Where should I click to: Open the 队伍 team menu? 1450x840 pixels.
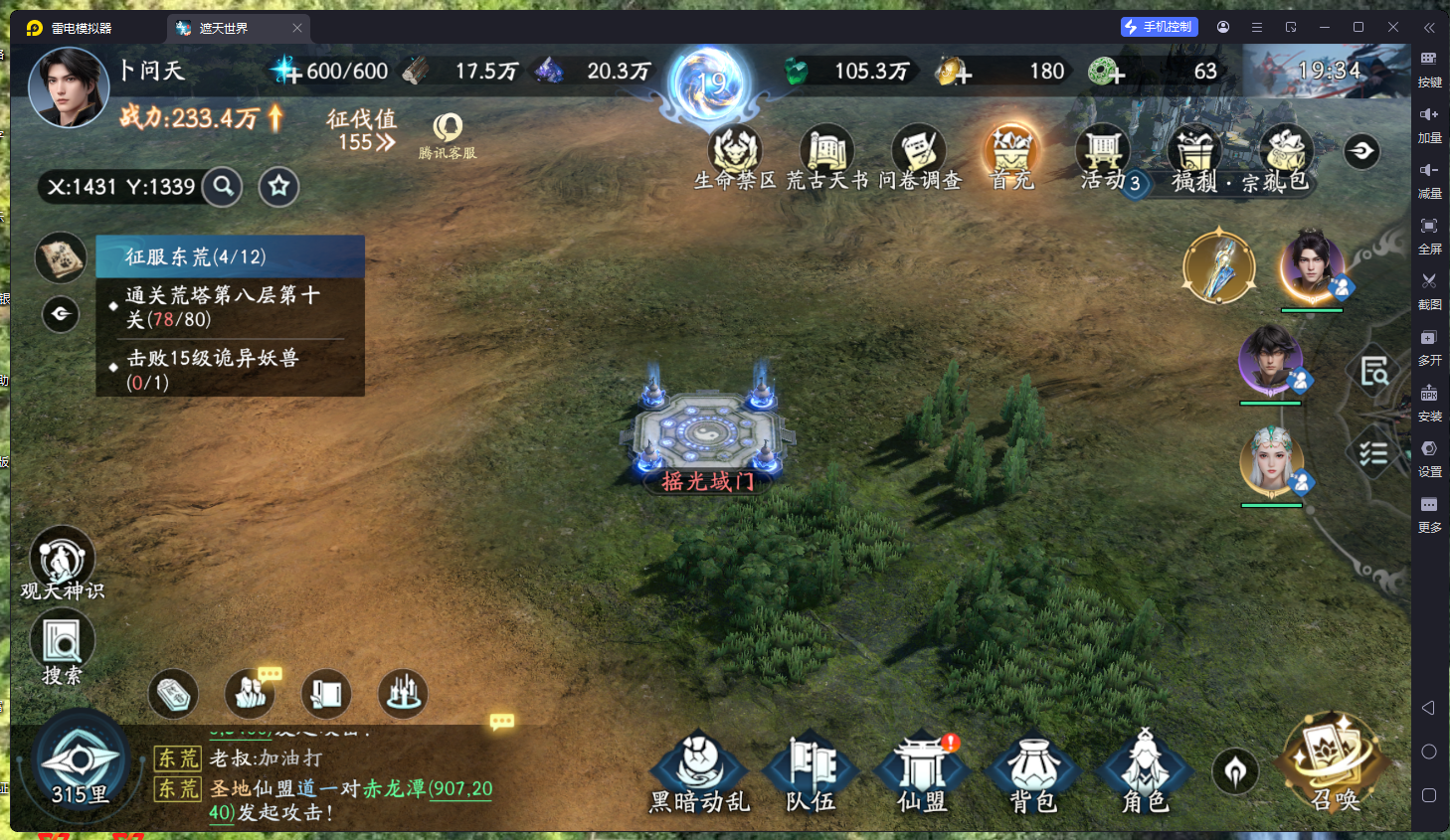point(812,772)
